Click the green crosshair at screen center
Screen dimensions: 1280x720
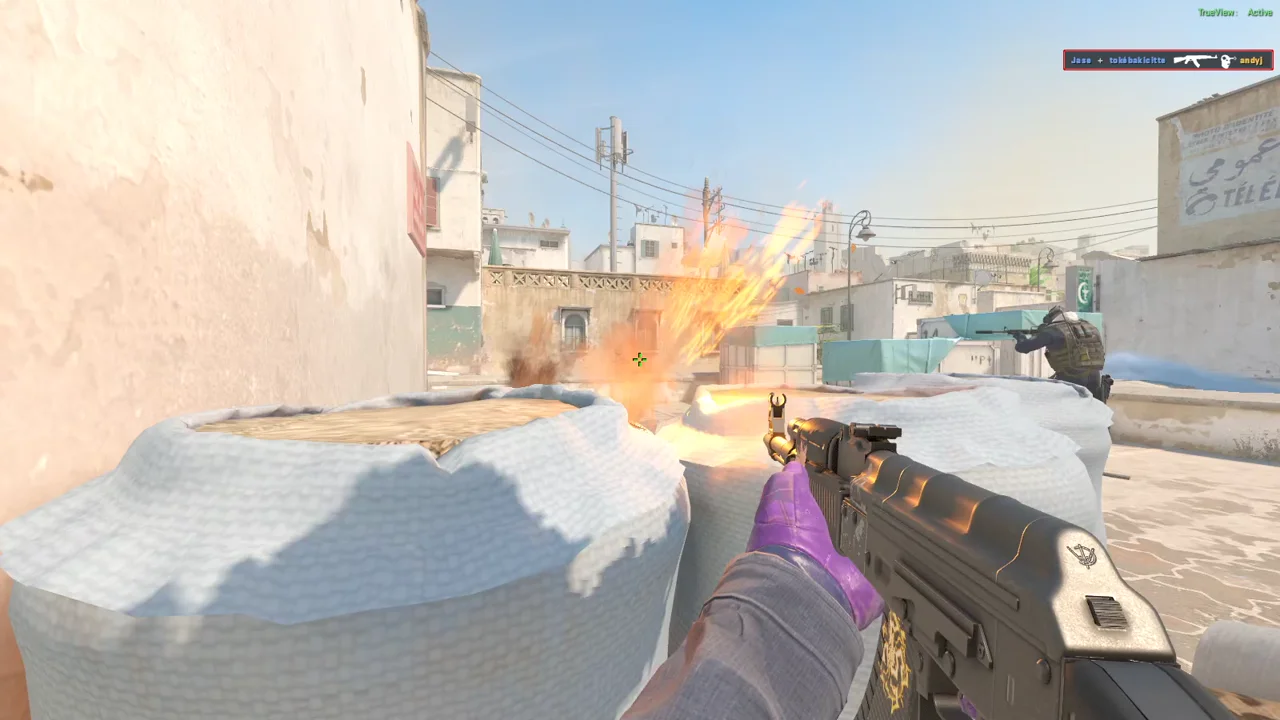639,359
